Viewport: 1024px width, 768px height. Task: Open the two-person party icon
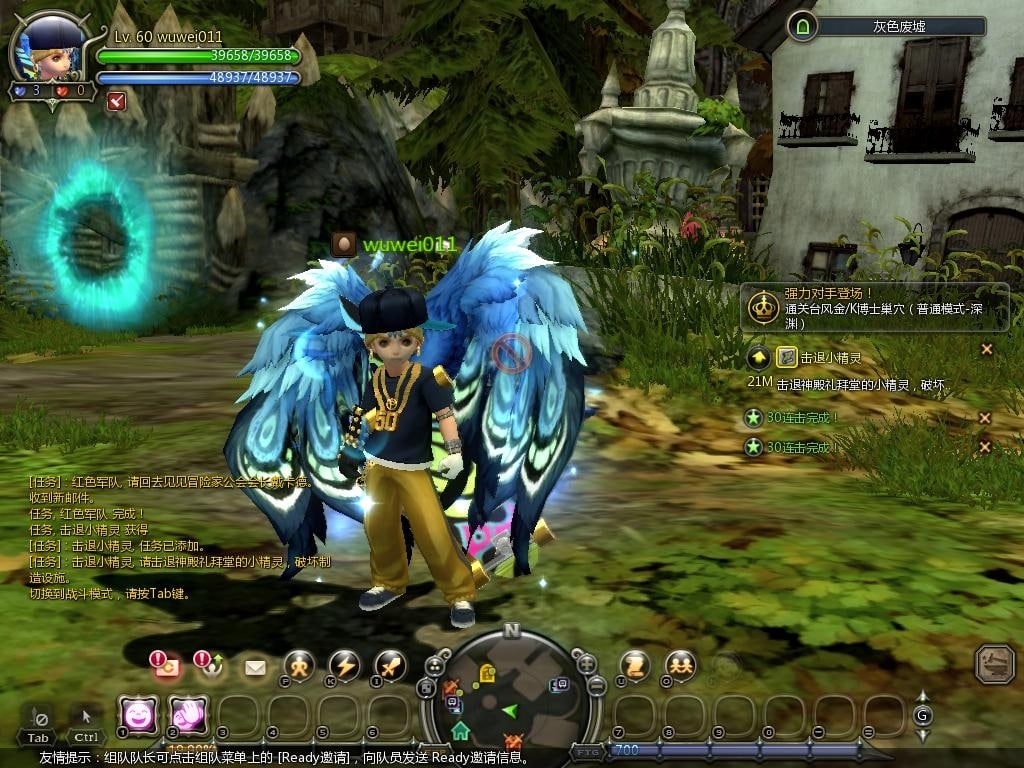point(681,664)
